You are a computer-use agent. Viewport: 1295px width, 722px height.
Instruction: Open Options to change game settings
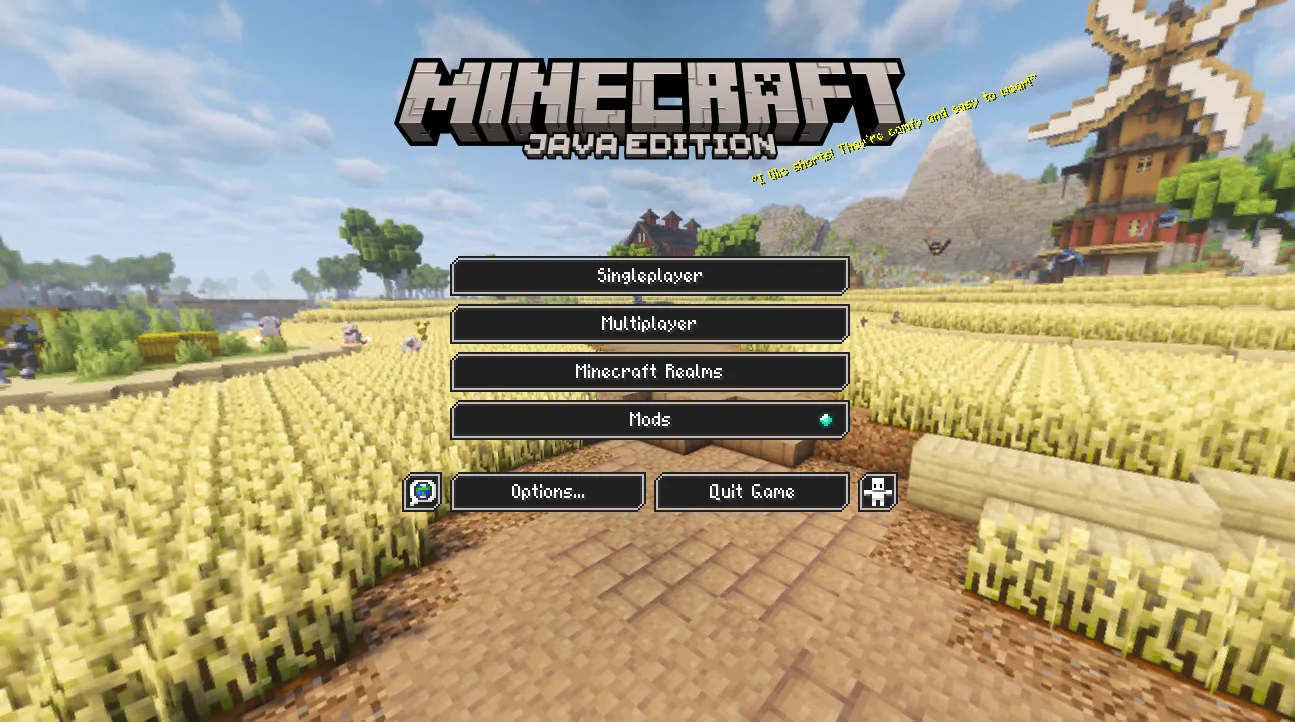click(548, 491)
